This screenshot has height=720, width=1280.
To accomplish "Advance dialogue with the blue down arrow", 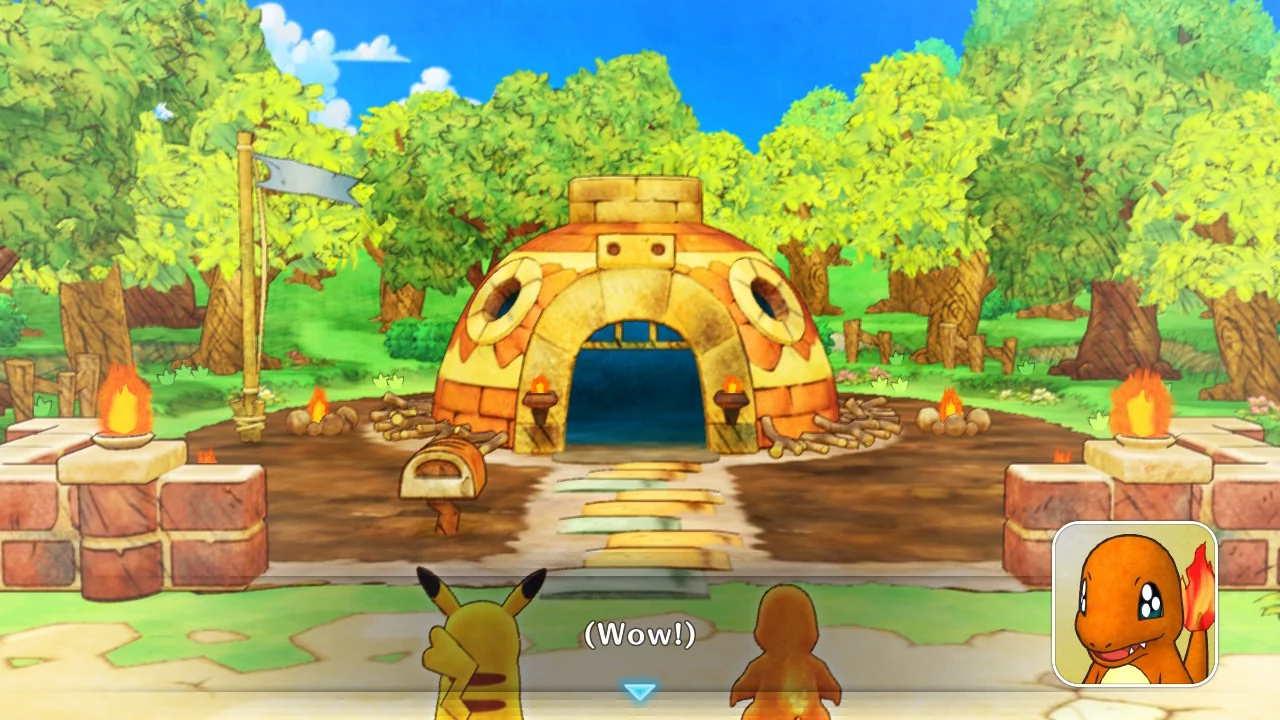I will coord(639,691).
